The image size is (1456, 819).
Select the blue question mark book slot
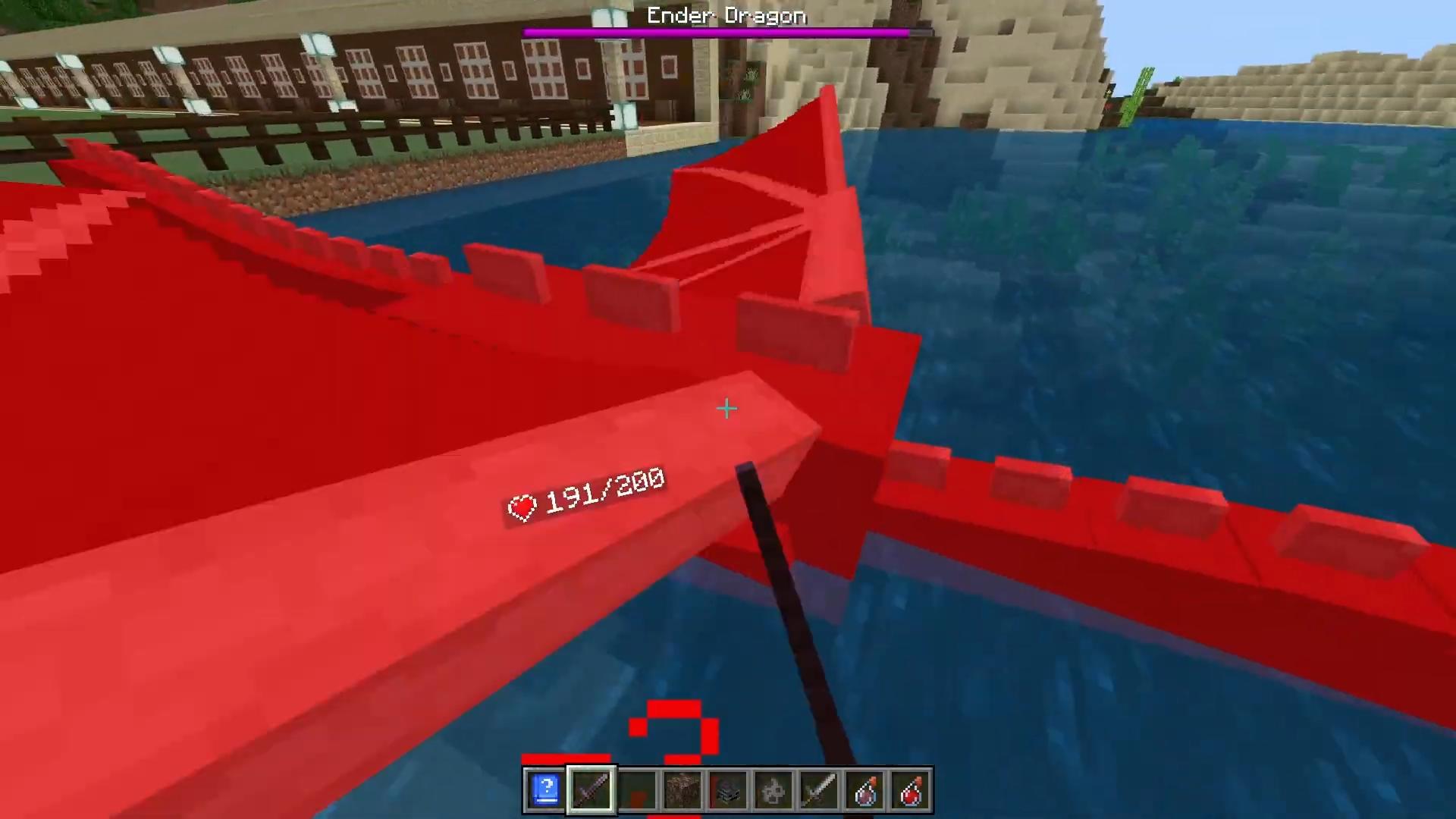pyautogui.click(x=545, y=790)
